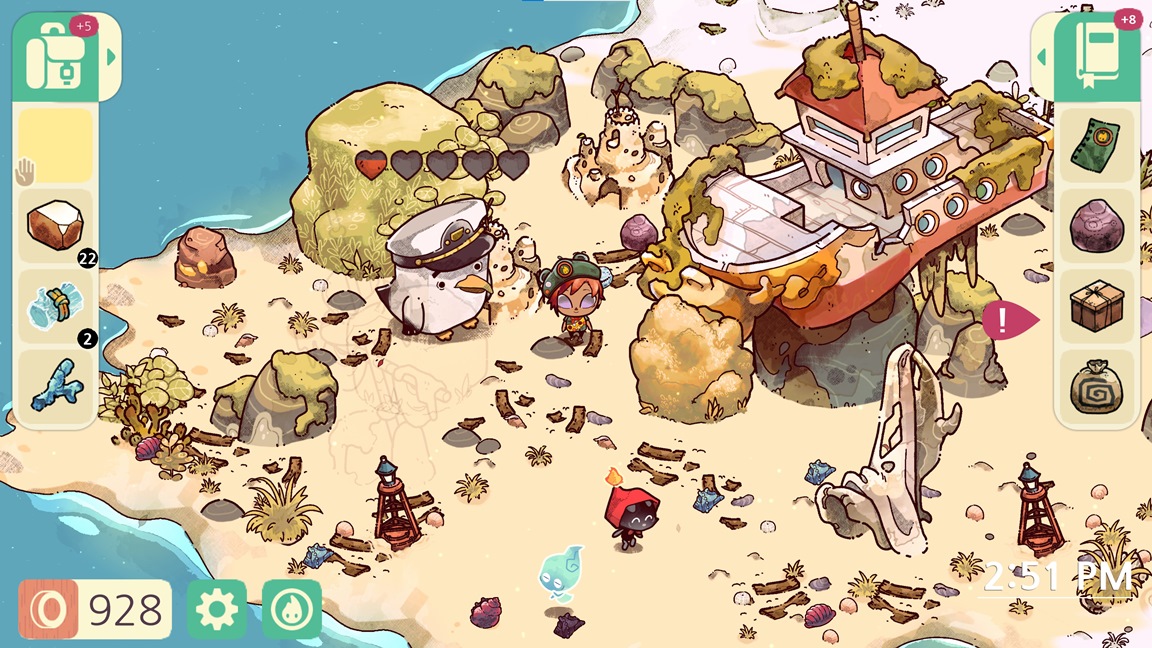Select the blue bundle item slot

[56, 306]
